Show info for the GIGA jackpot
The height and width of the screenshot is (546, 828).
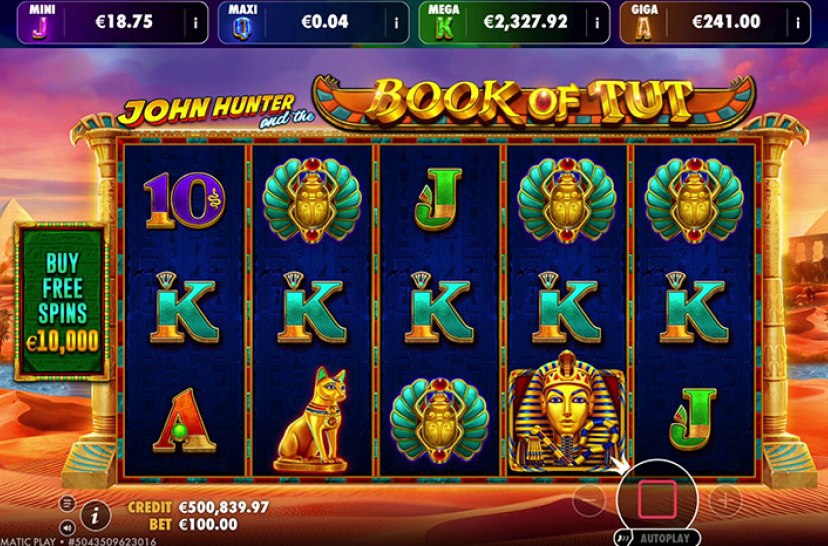click(798, 21)
